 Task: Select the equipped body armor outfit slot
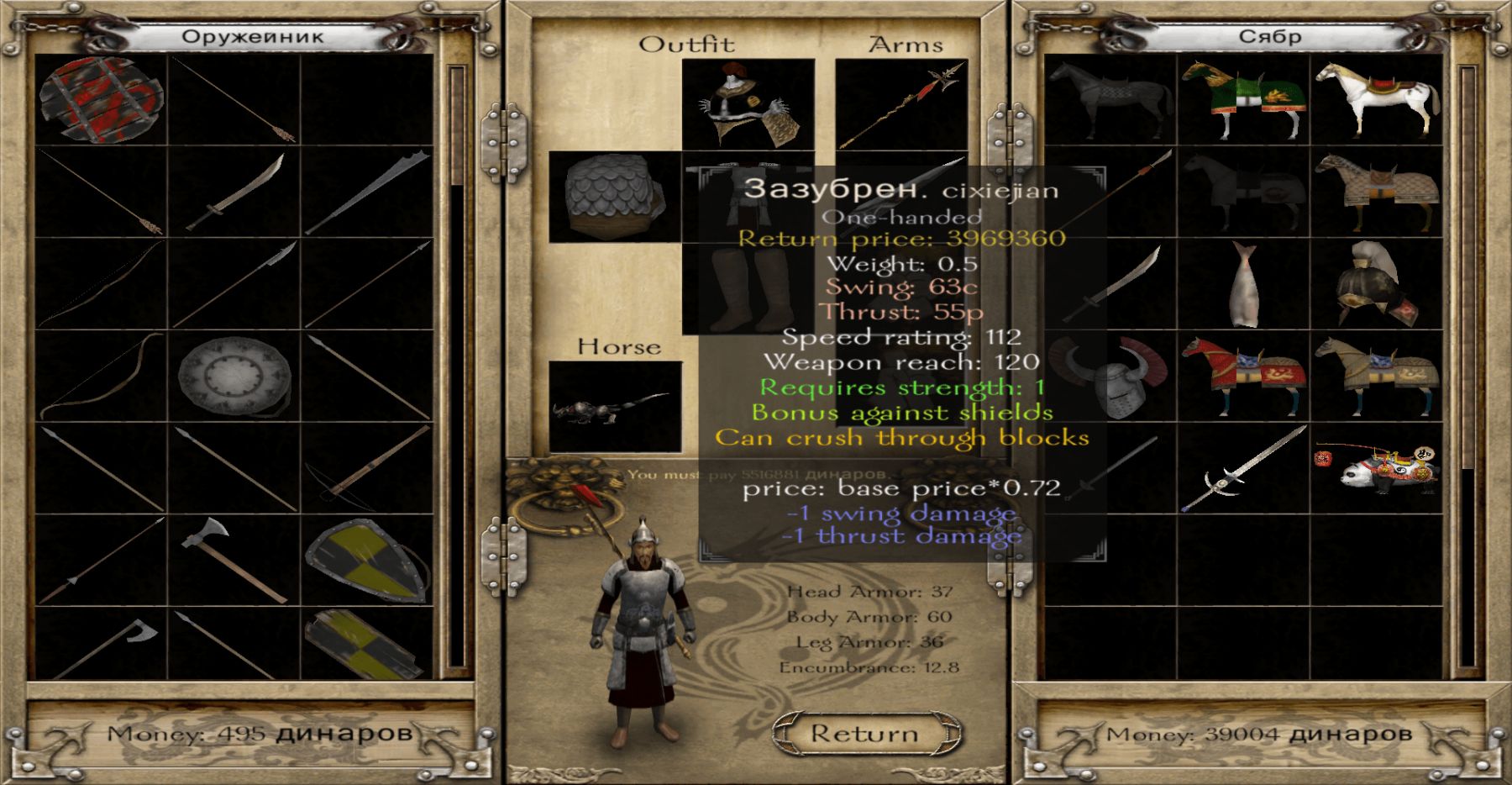(748, 103)
